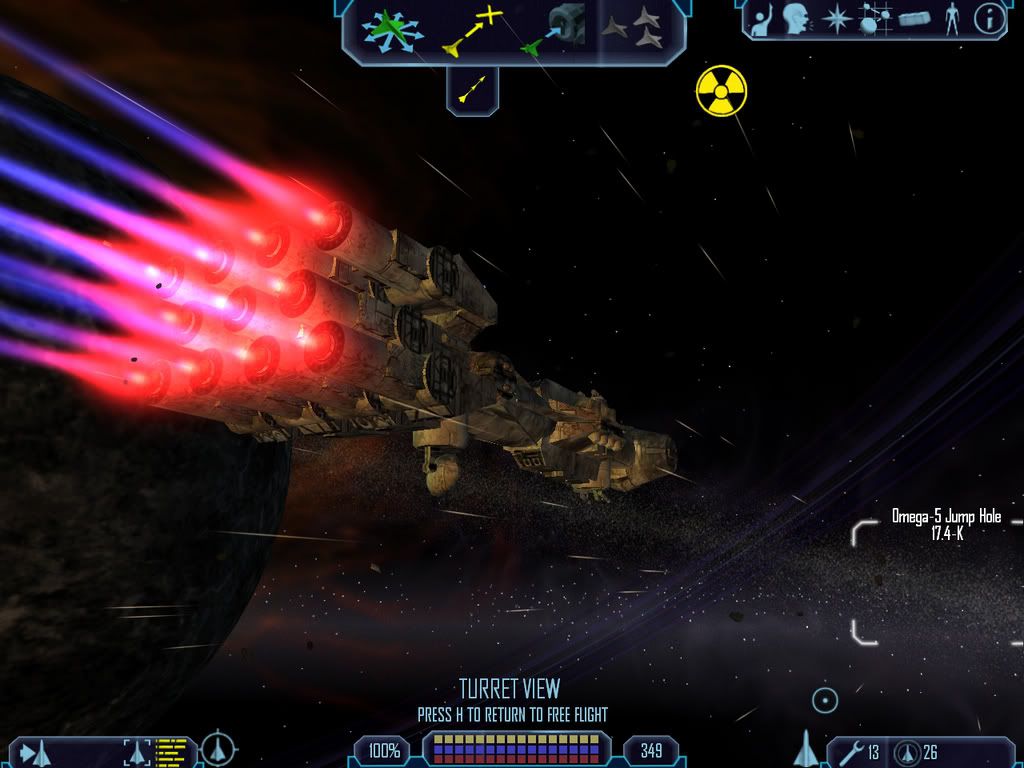The image size is (1024, 768).
Task: Click the arrow-and-ship icon in bottom-left panel
Action: [x=35, y=752]
